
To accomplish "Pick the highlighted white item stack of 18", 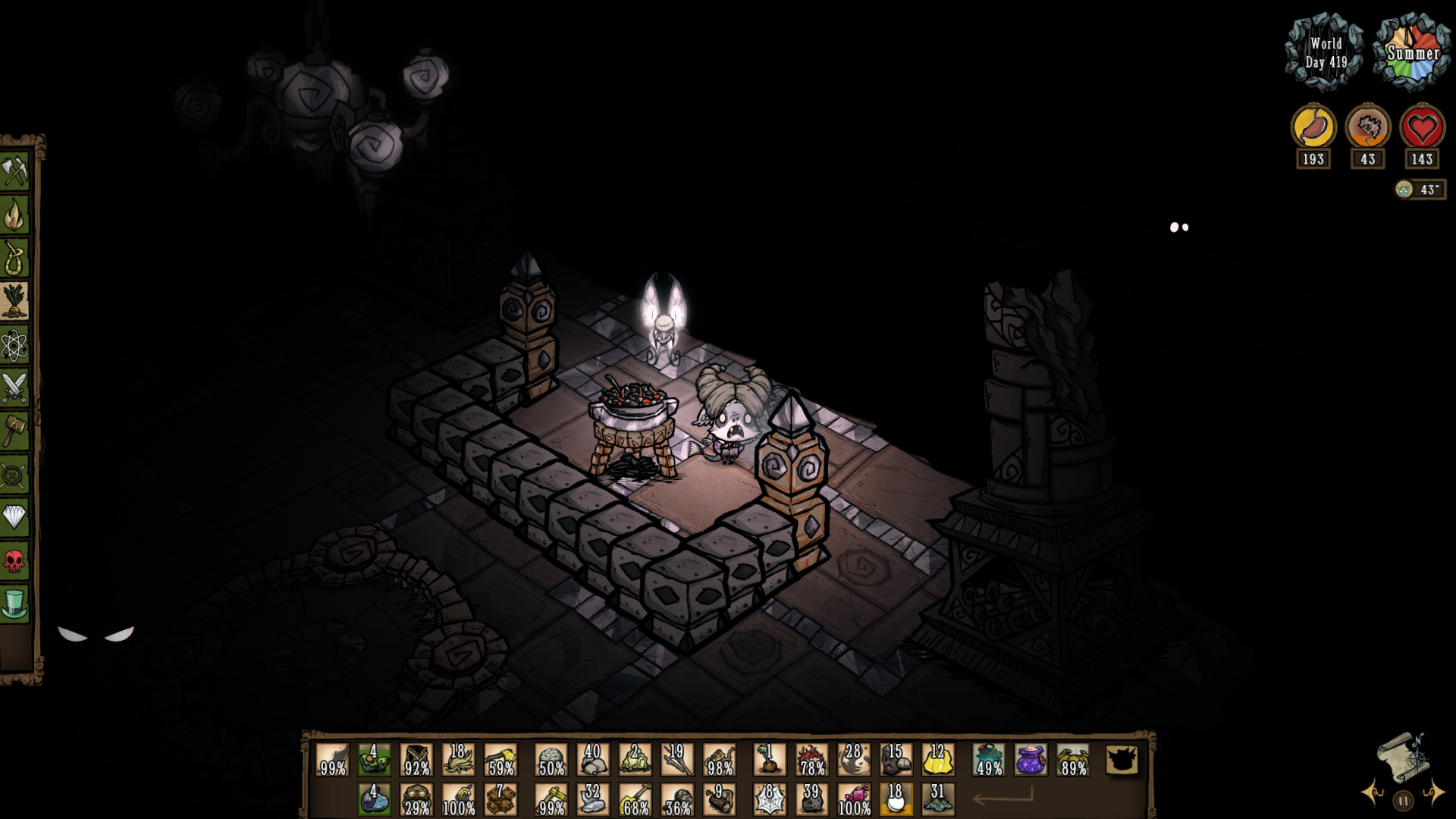I will [896, 799].
